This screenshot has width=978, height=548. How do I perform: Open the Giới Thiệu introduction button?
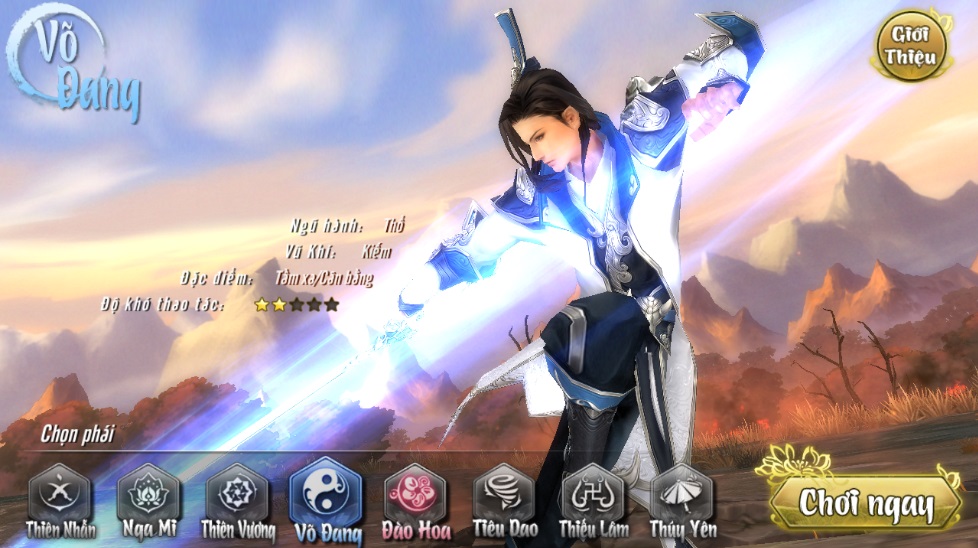pos(910,46)
